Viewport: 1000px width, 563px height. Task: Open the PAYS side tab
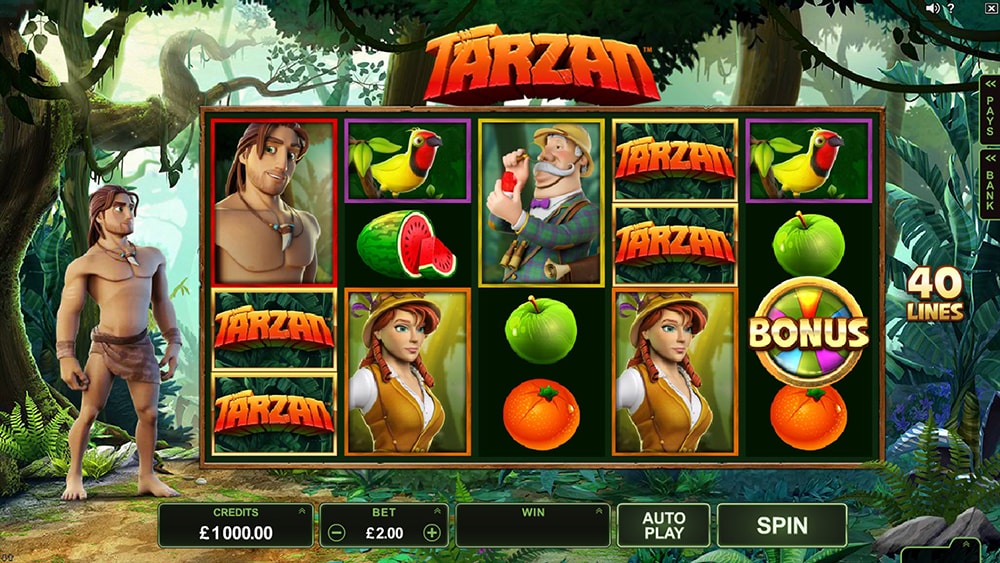click(x=989, y=108)
